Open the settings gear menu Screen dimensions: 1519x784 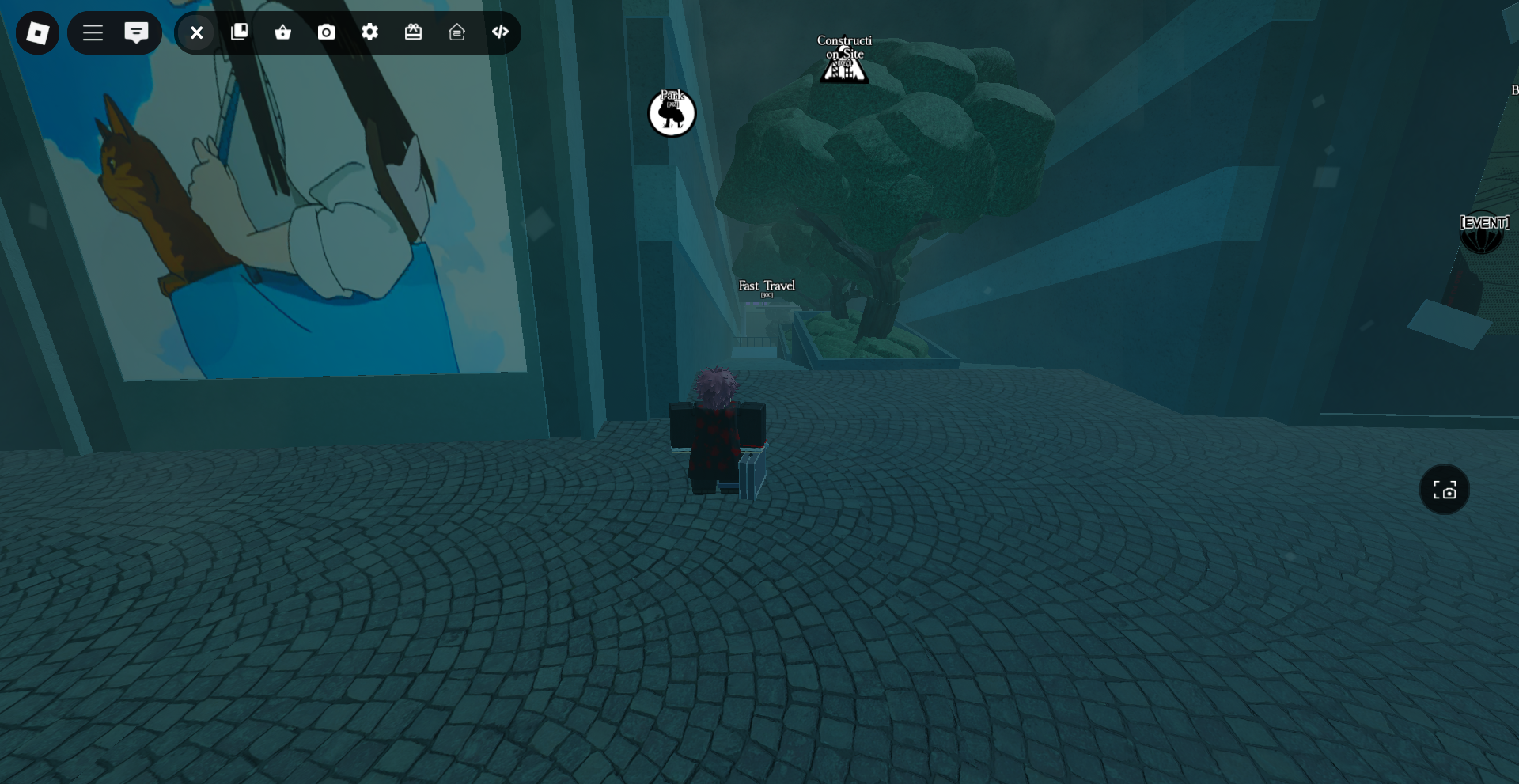(x=369, y=32)
